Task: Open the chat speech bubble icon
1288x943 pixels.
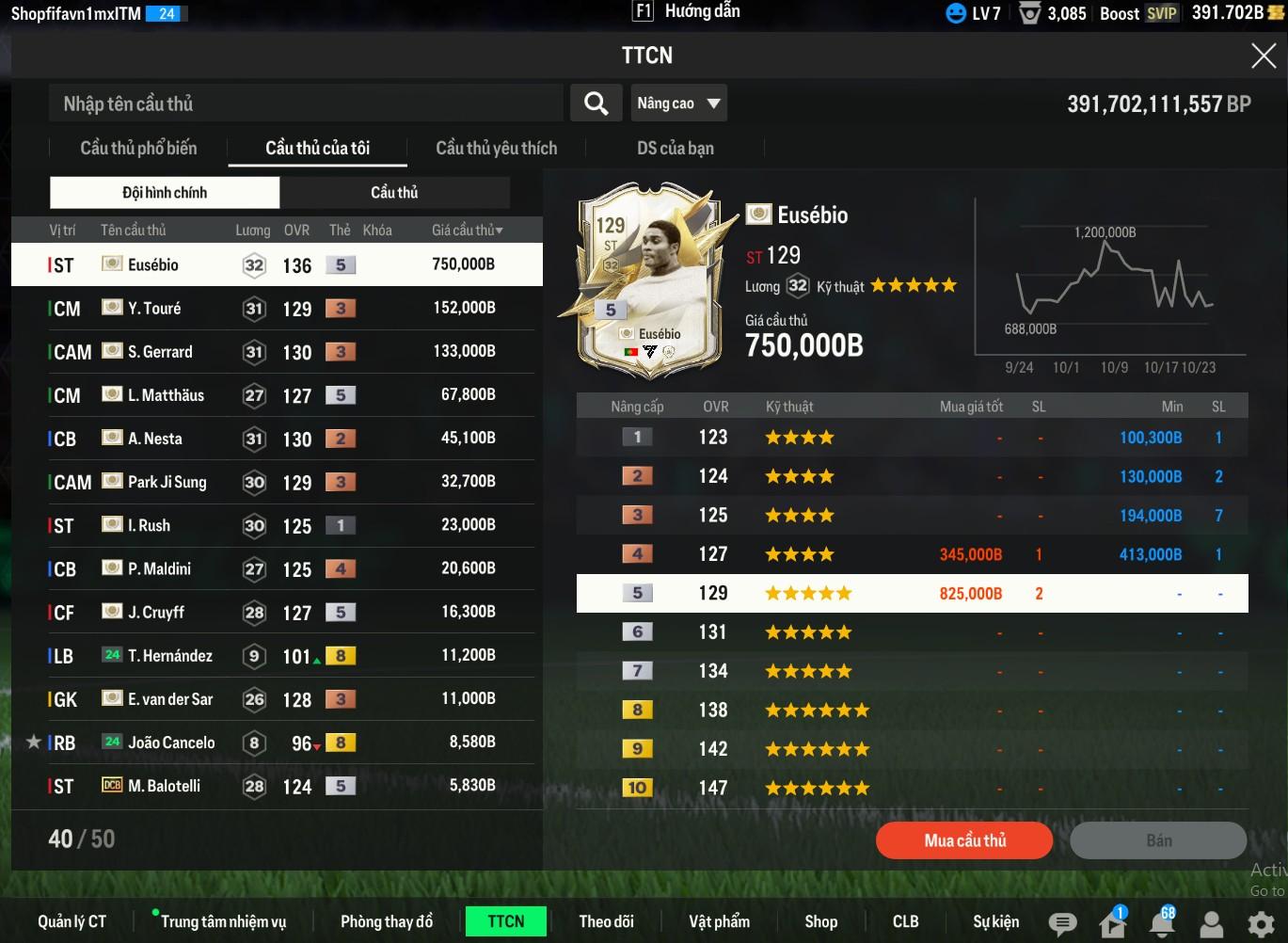Action: 1062,923
